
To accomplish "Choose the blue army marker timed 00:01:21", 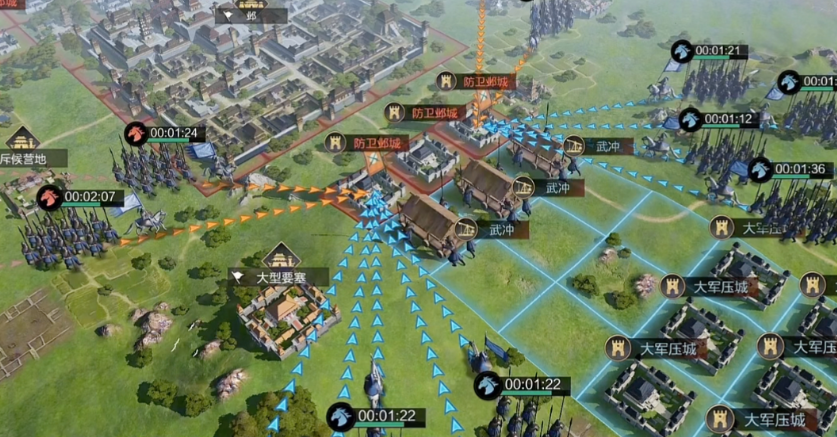I will 682,51.
